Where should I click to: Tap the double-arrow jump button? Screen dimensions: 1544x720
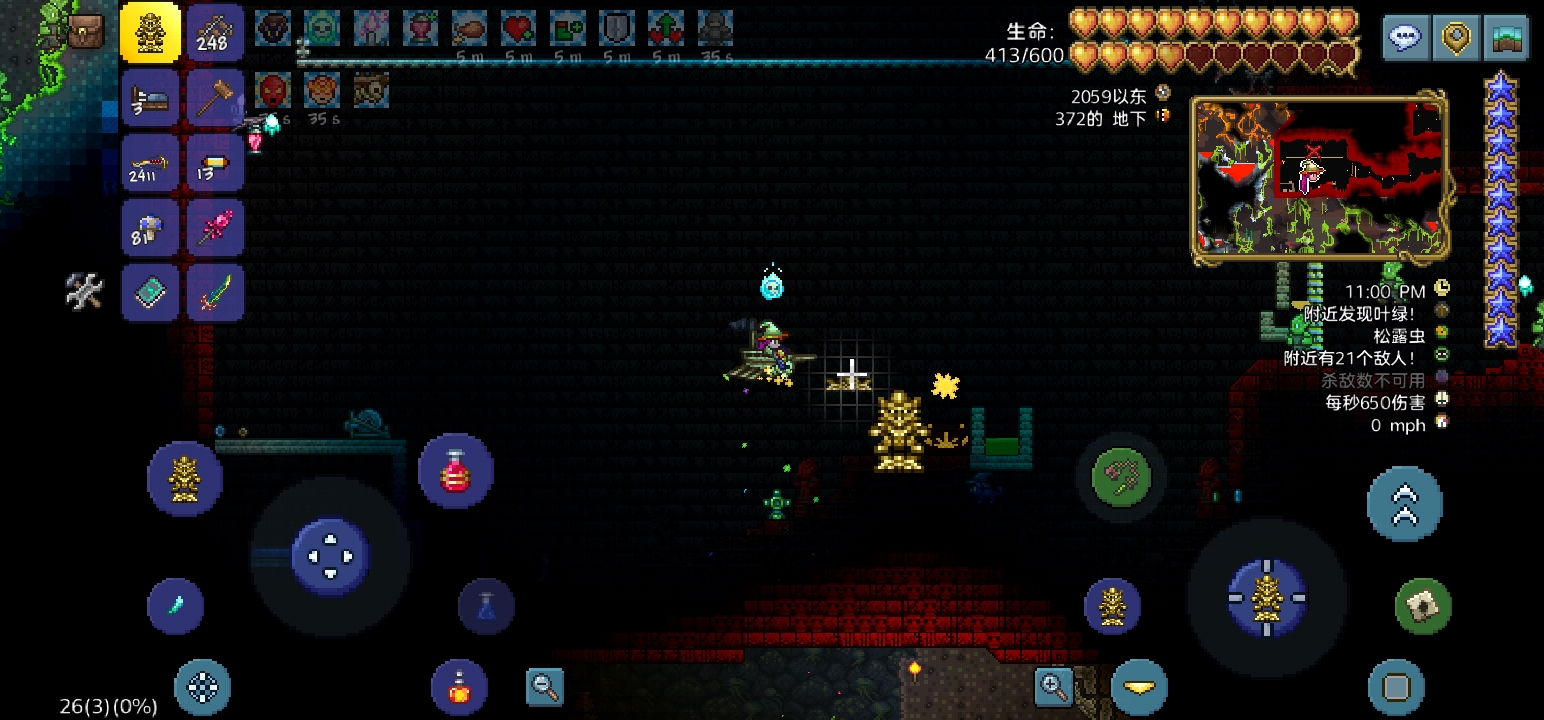1404,503
